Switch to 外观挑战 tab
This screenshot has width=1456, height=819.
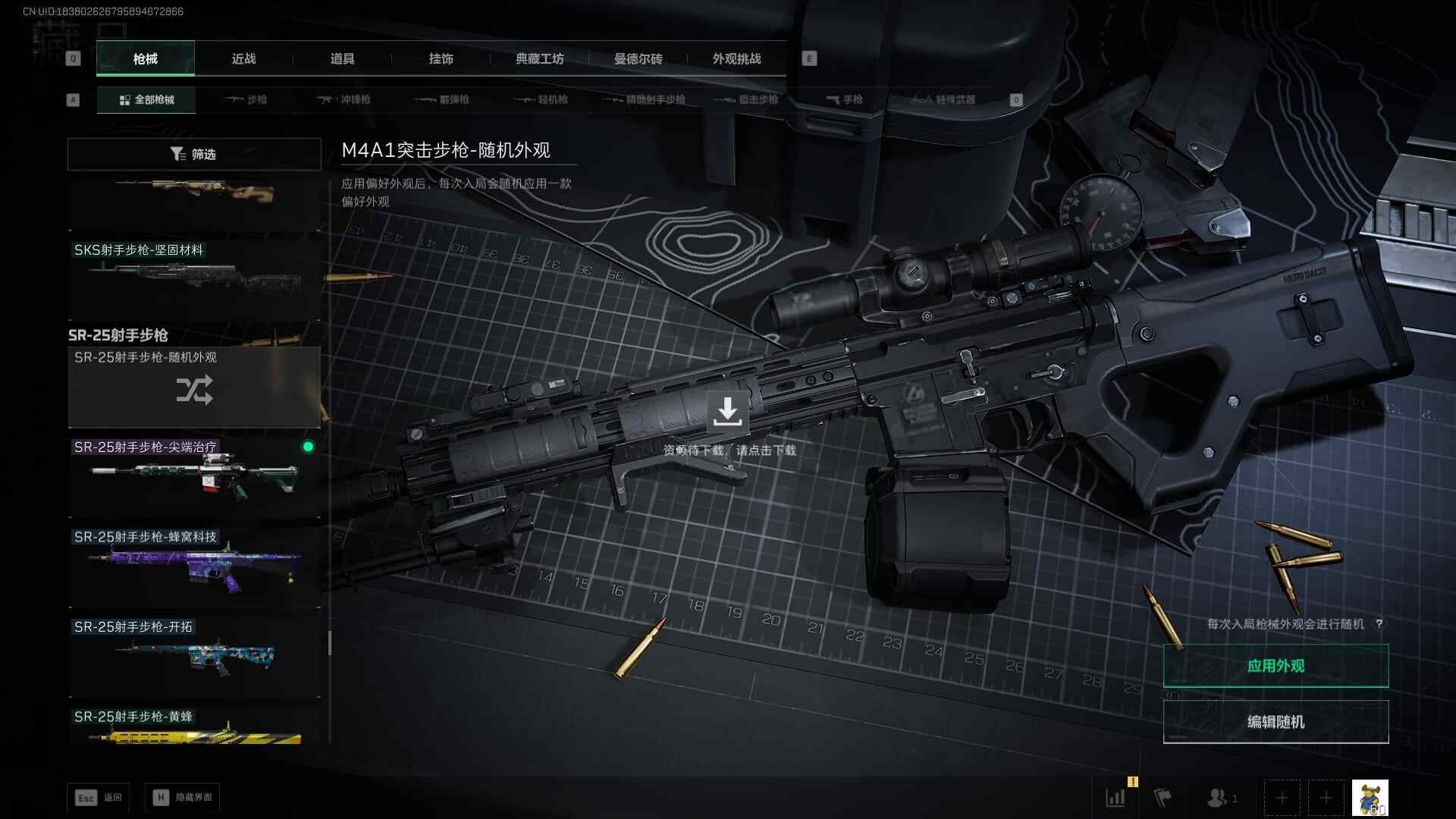pos(736,59)
